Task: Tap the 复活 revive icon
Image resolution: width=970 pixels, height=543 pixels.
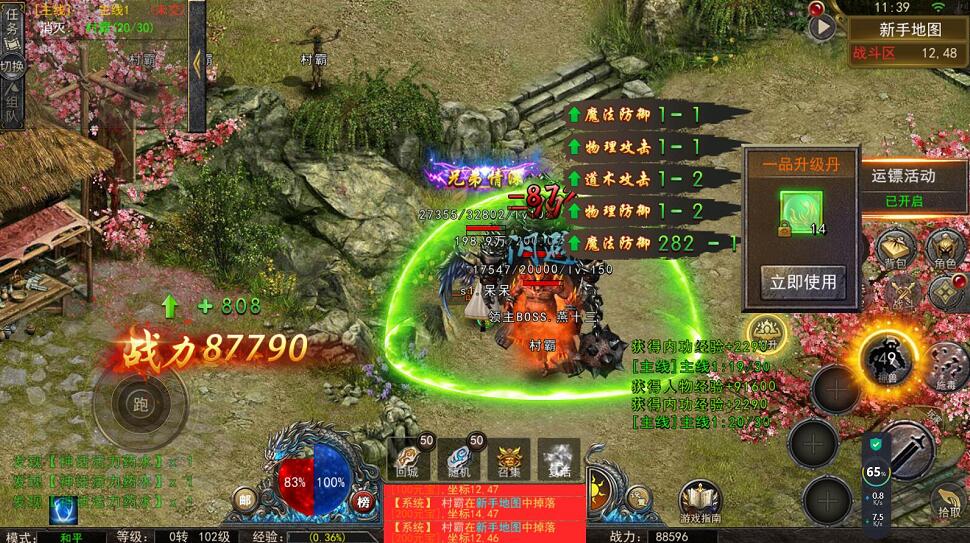Action: (558, 458)
